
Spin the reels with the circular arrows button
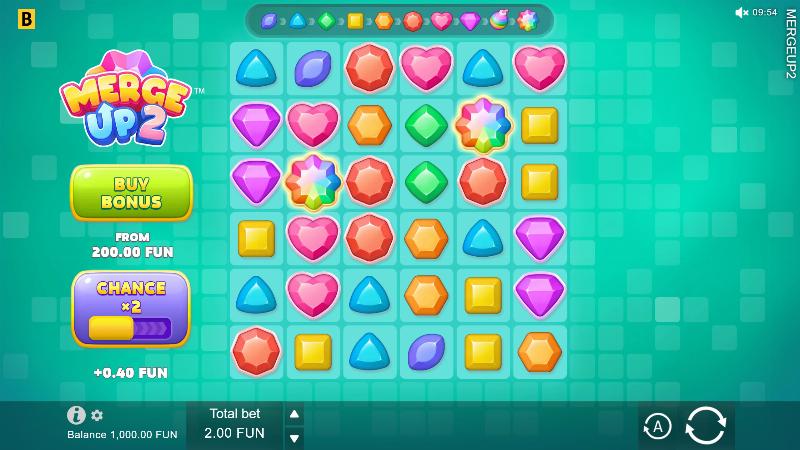pos(705,426)
